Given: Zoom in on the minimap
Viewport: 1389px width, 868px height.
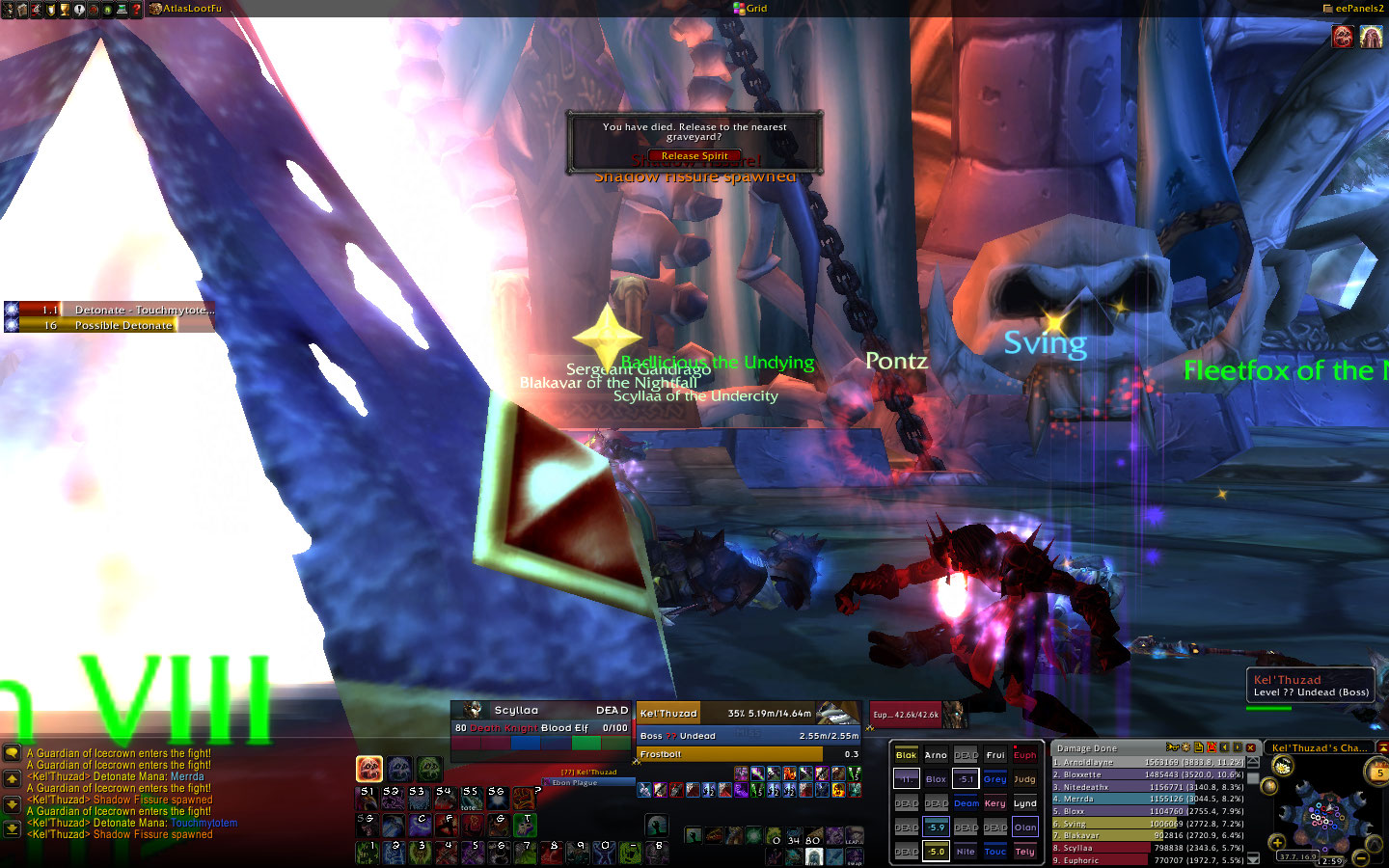Looking at the screenshot, I should (x=1278, y=843).
